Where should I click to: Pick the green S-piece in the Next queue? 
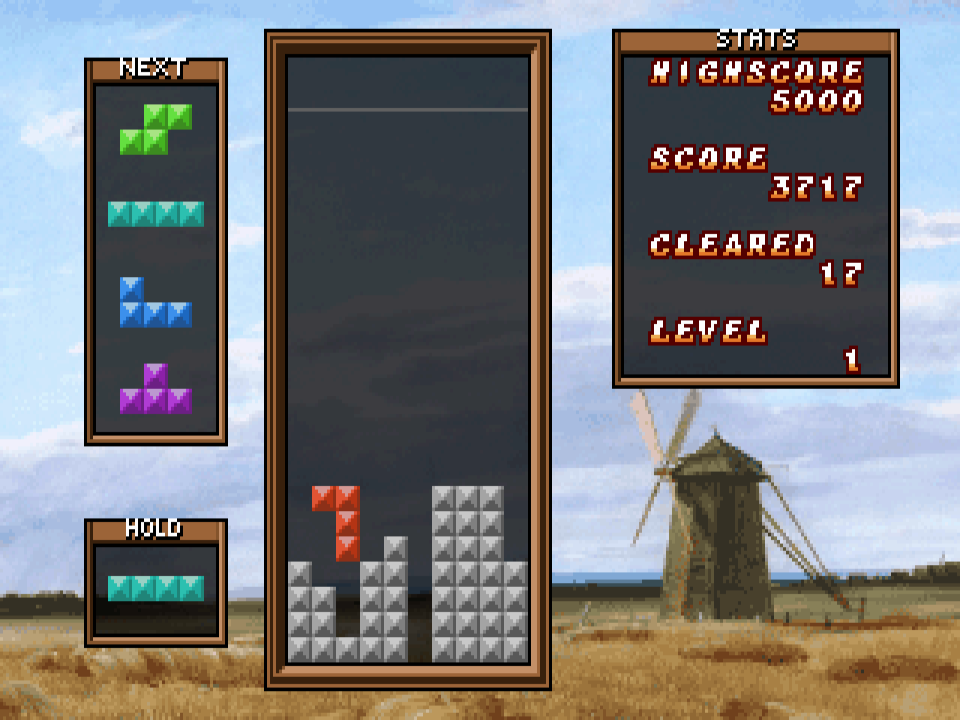[156, 130]
